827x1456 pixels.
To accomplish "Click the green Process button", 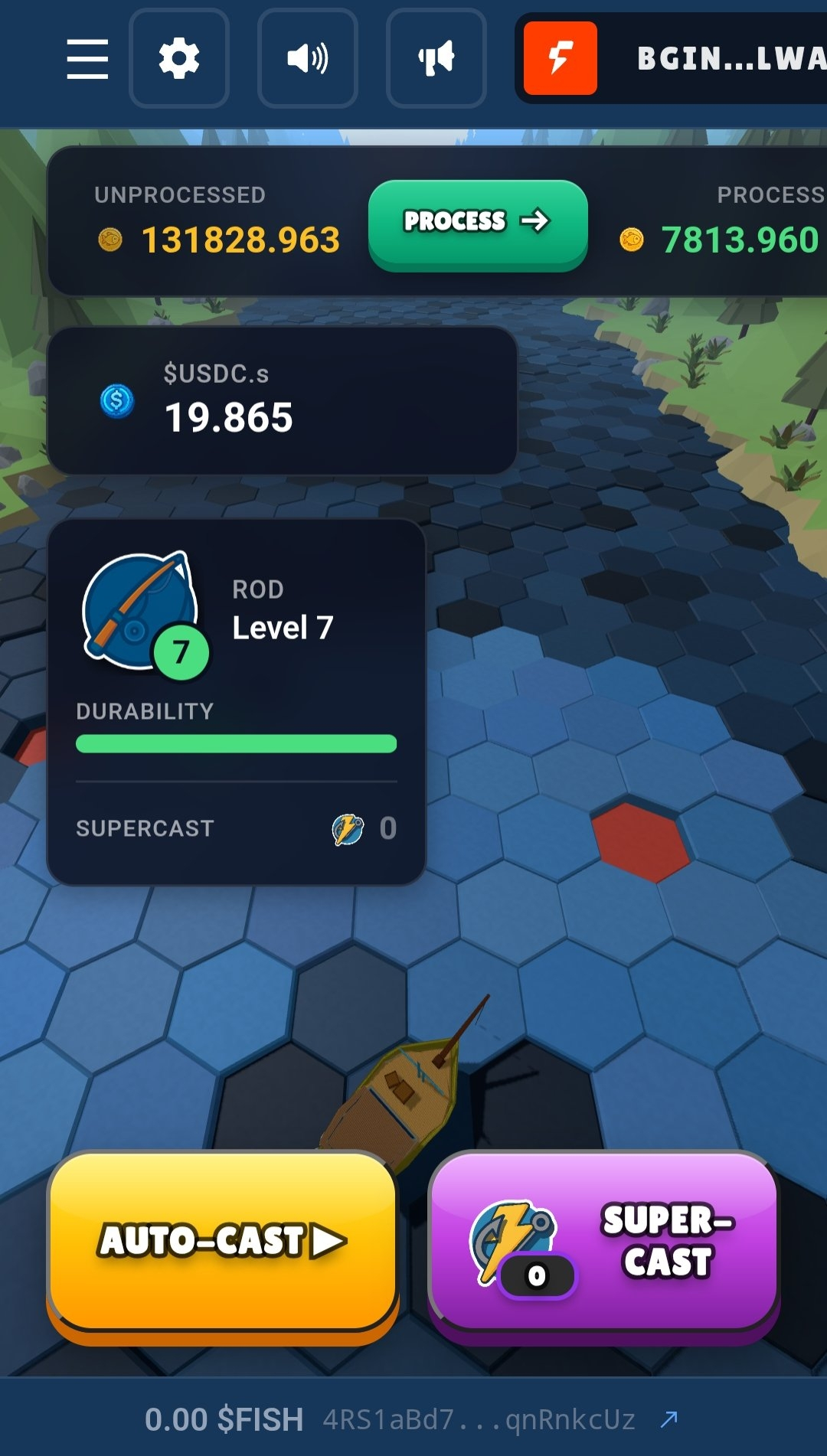I will [478, 224].
